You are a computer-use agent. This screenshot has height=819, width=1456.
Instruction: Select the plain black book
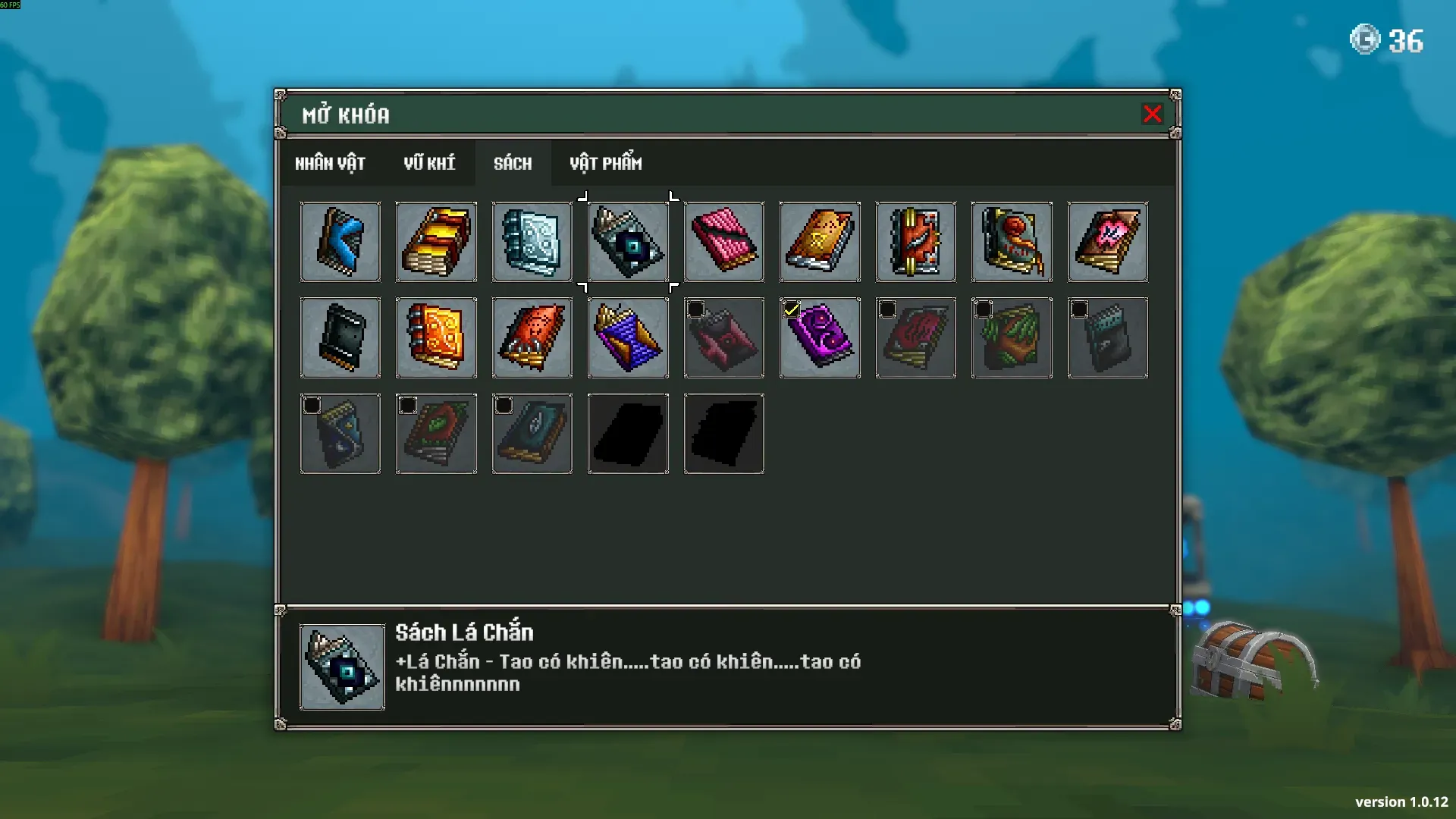[340, 337]
